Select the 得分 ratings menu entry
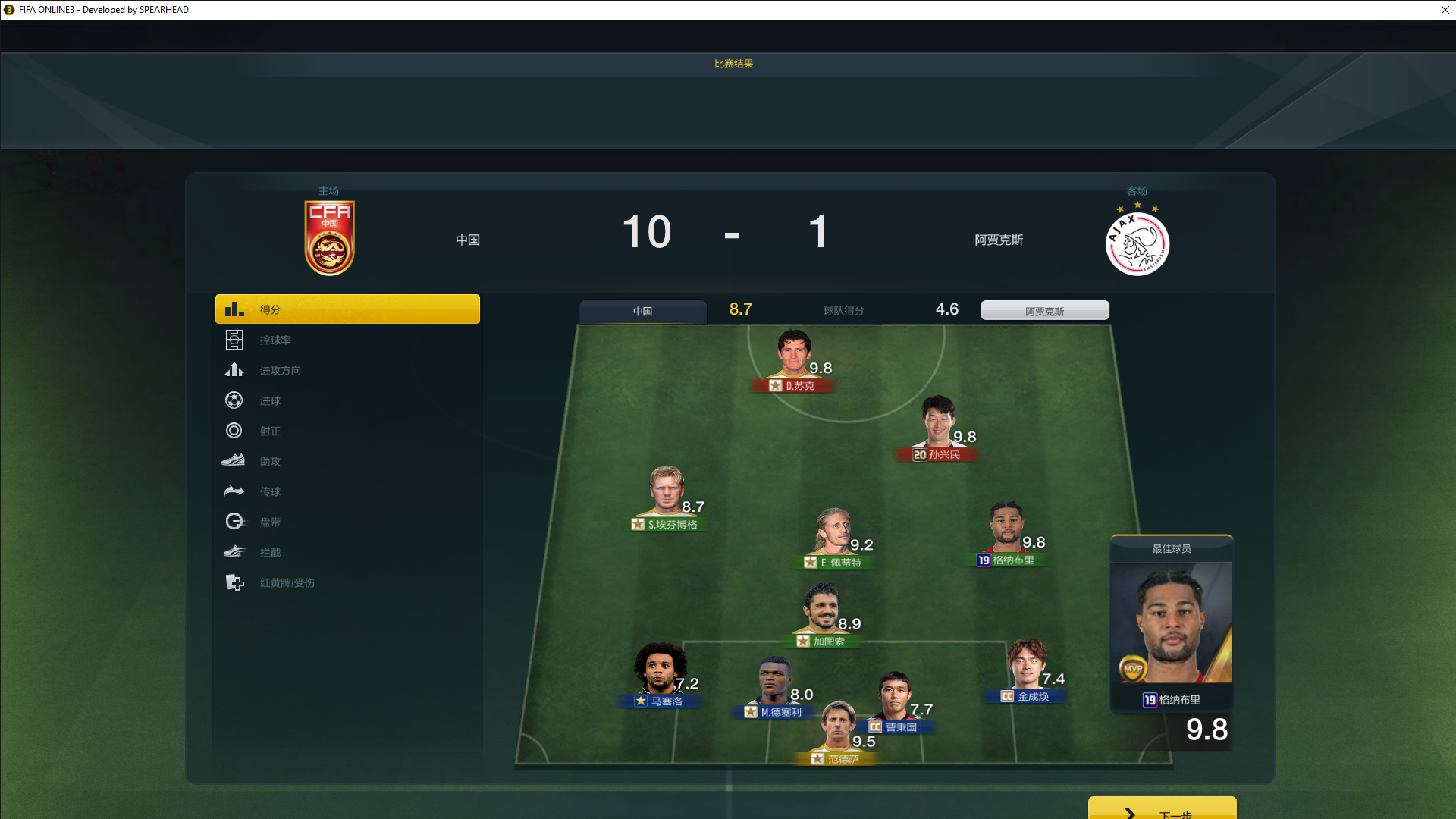This screenshot has width=1456, height=819. pos(347,309)
